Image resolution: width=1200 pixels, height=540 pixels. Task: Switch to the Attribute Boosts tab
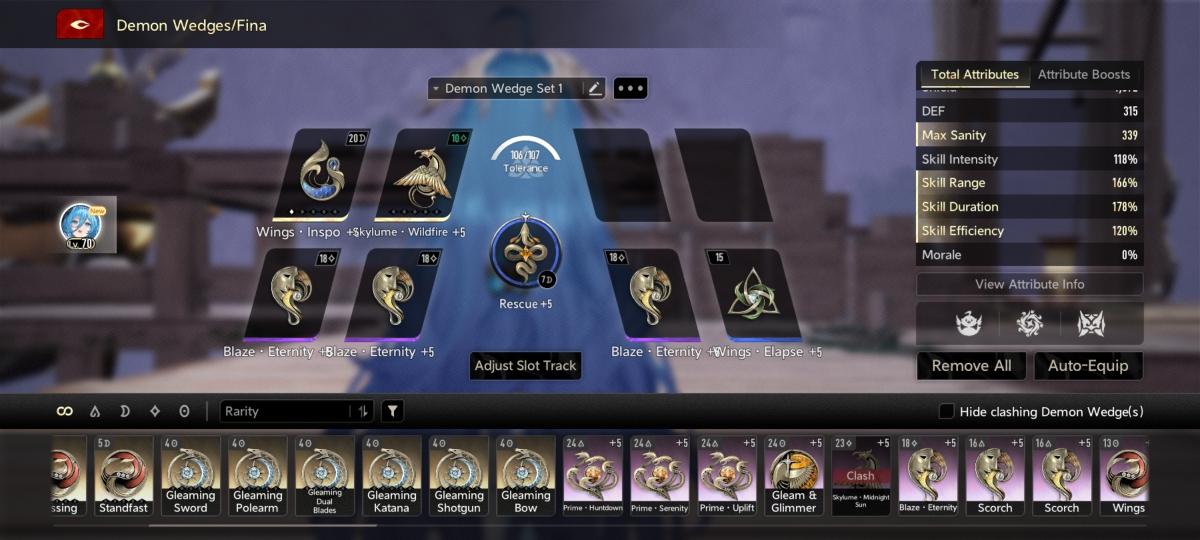1083,75
